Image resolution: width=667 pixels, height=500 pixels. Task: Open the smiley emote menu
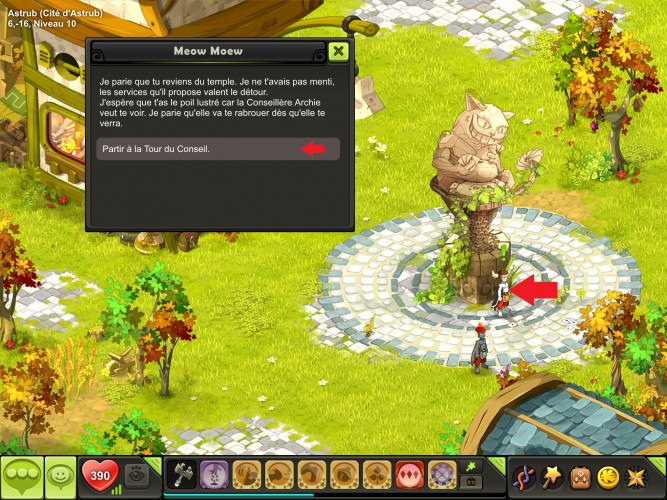(61, 476)
